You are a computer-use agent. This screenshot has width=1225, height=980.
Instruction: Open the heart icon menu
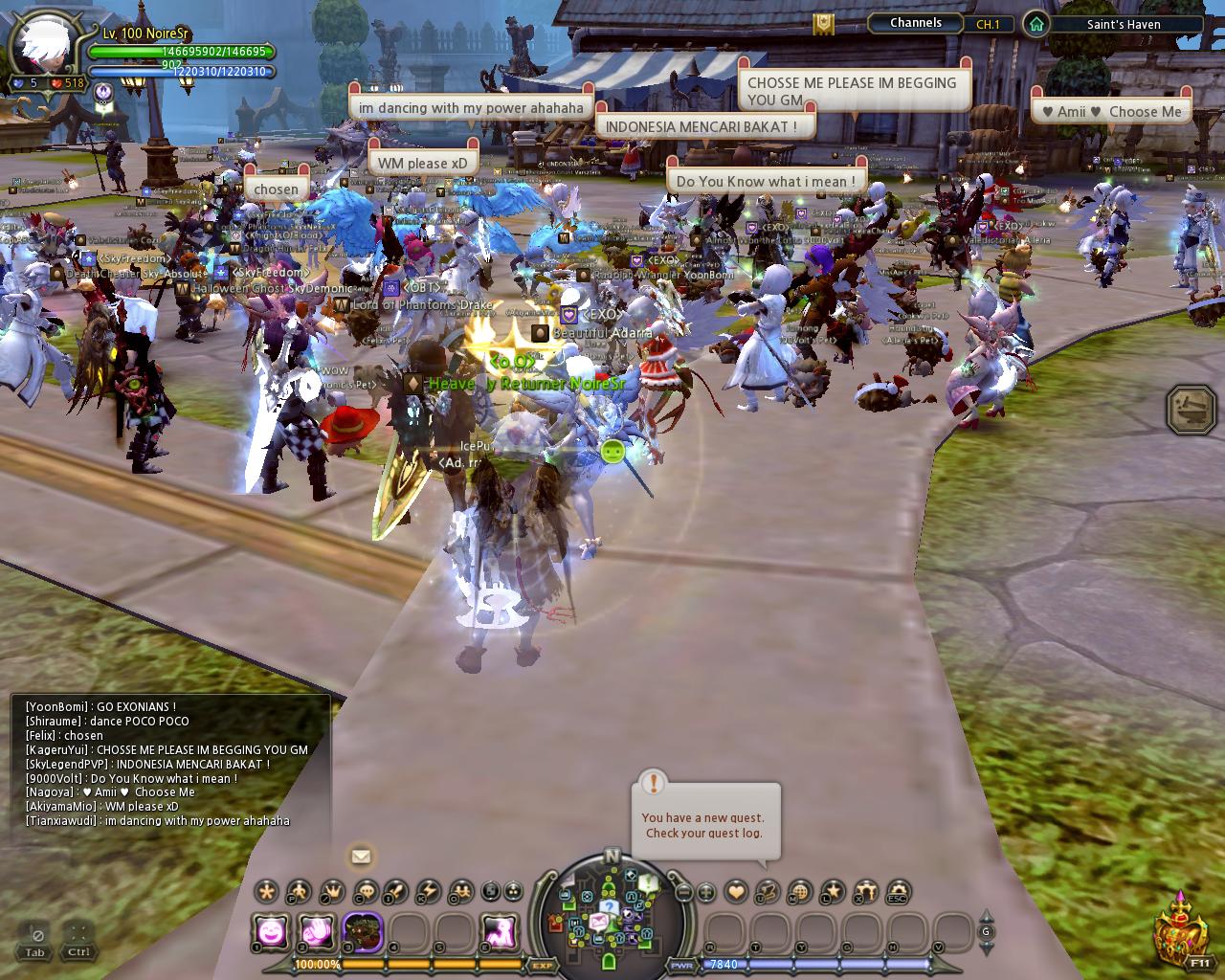[x=735, y=892]
